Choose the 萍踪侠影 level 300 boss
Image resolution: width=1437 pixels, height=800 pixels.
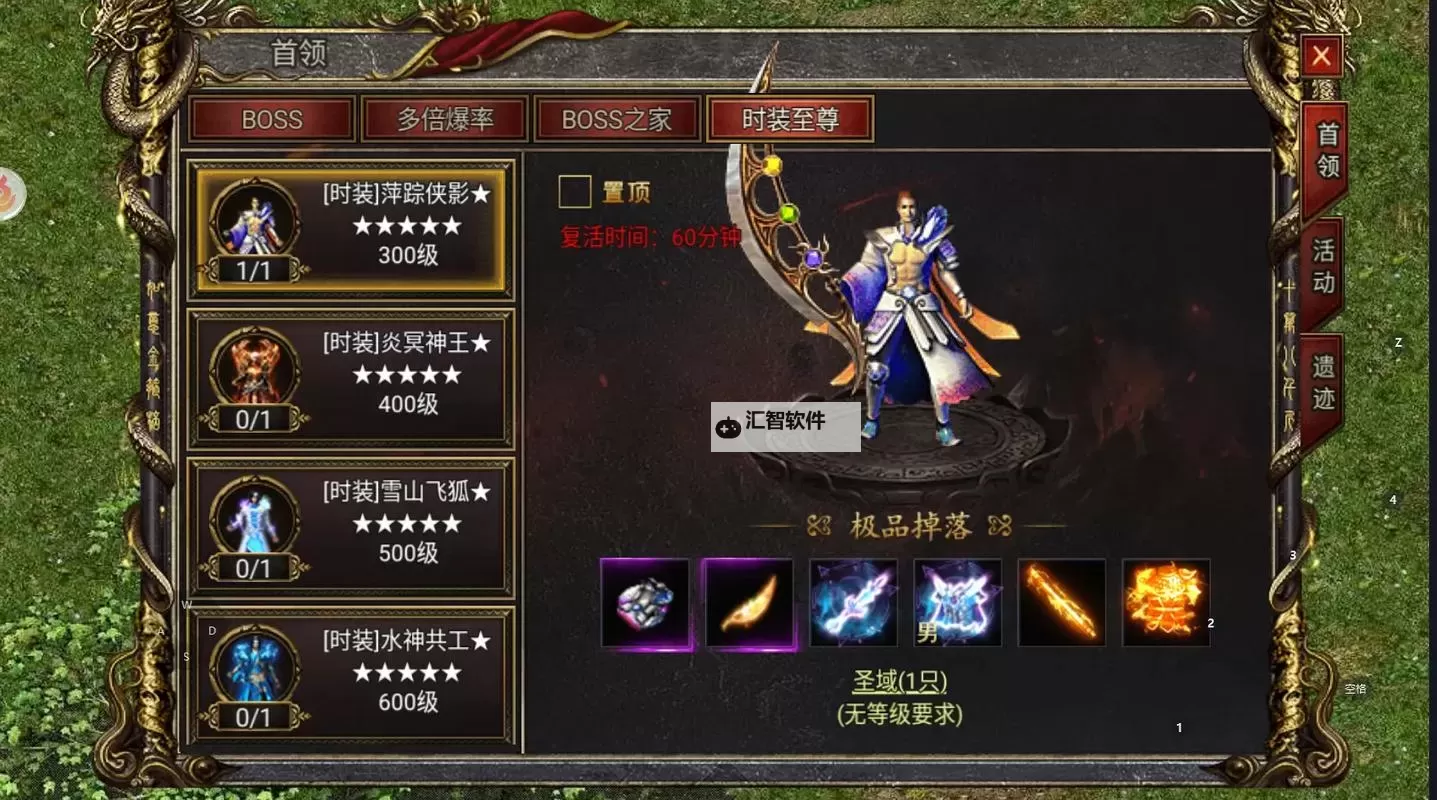[351, 229]
